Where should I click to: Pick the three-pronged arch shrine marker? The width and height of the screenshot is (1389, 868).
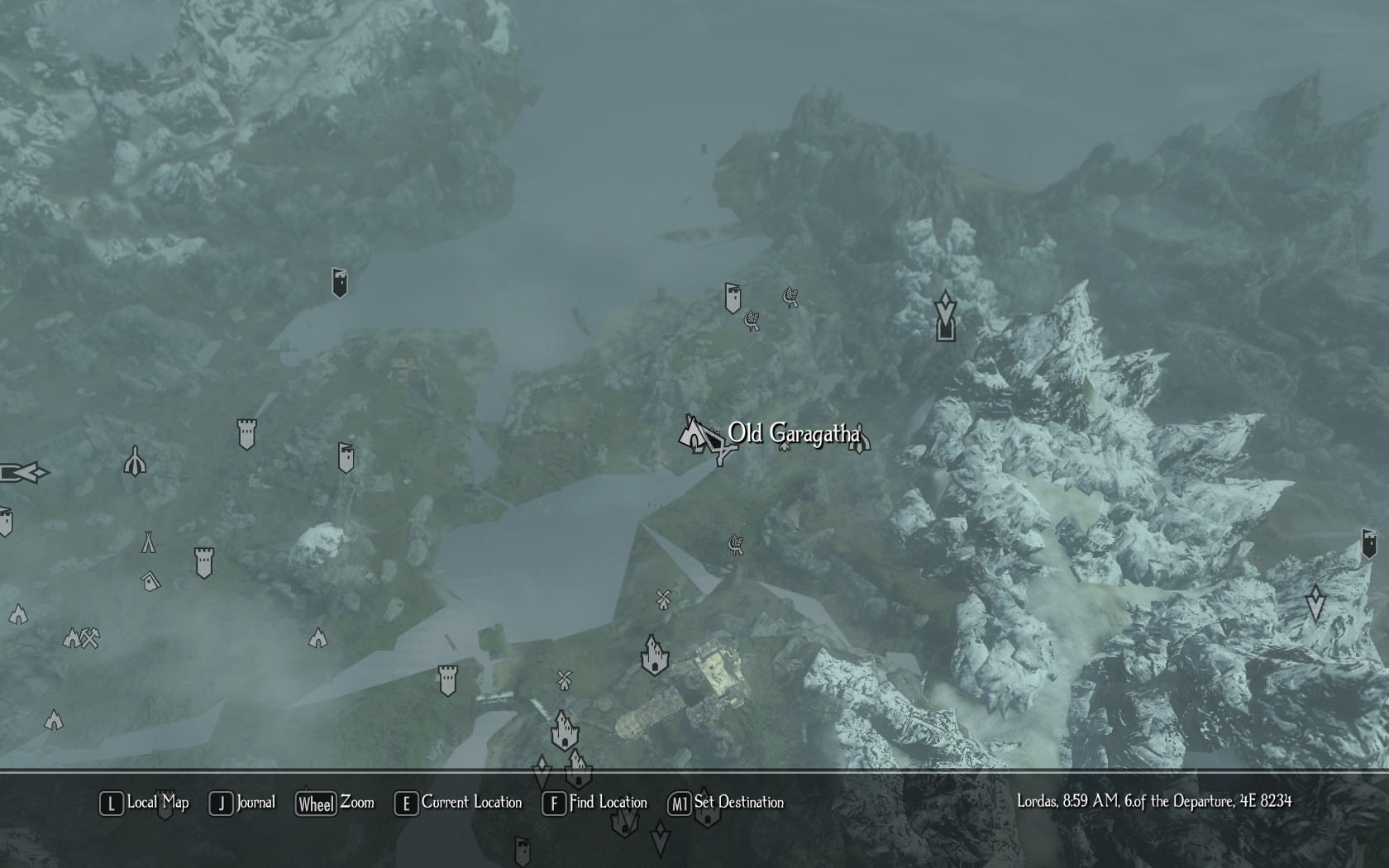pos(136,461)
